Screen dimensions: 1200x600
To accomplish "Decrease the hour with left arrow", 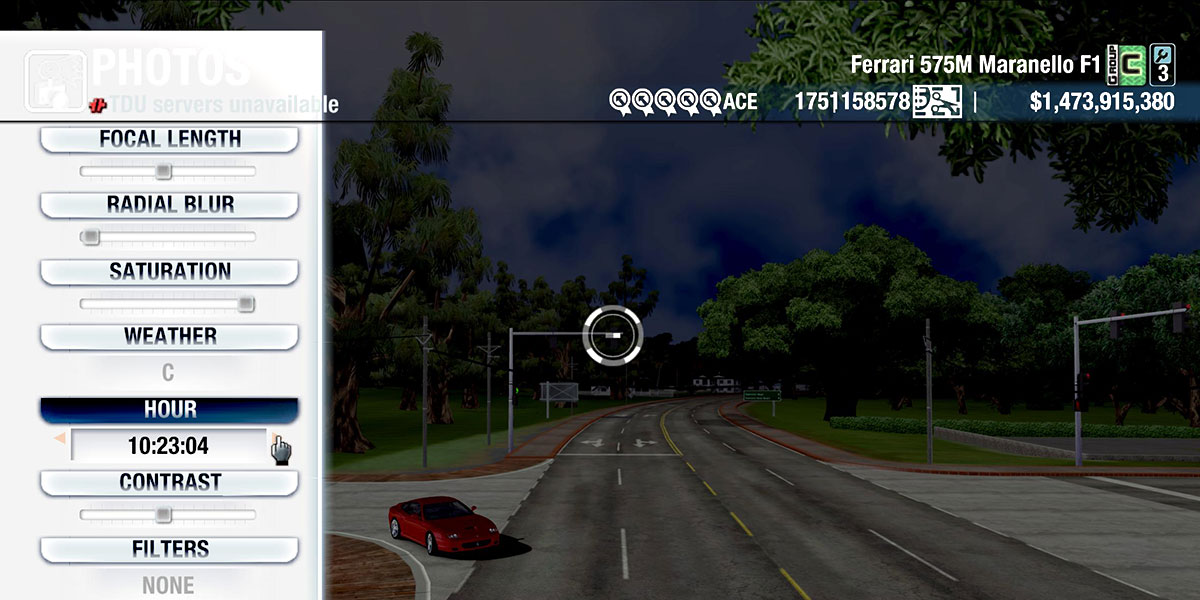I will click(60, 438).
